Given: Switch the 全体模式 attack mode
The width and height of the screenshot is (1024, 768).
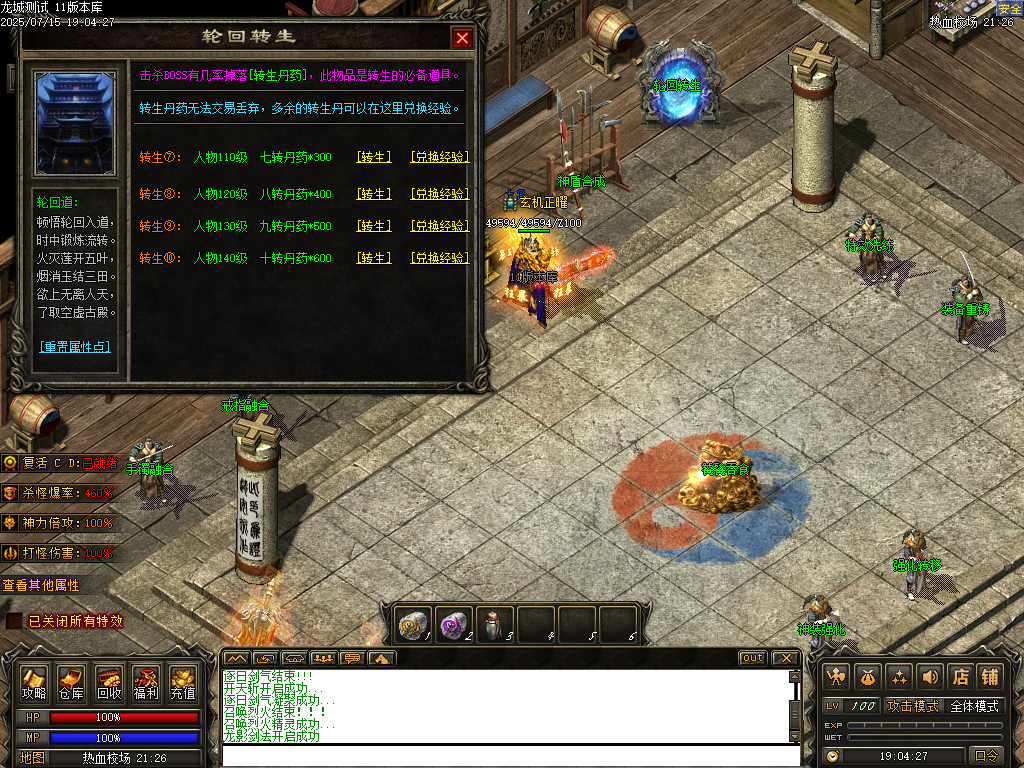Looking at the screenshot, I should 973,706.
